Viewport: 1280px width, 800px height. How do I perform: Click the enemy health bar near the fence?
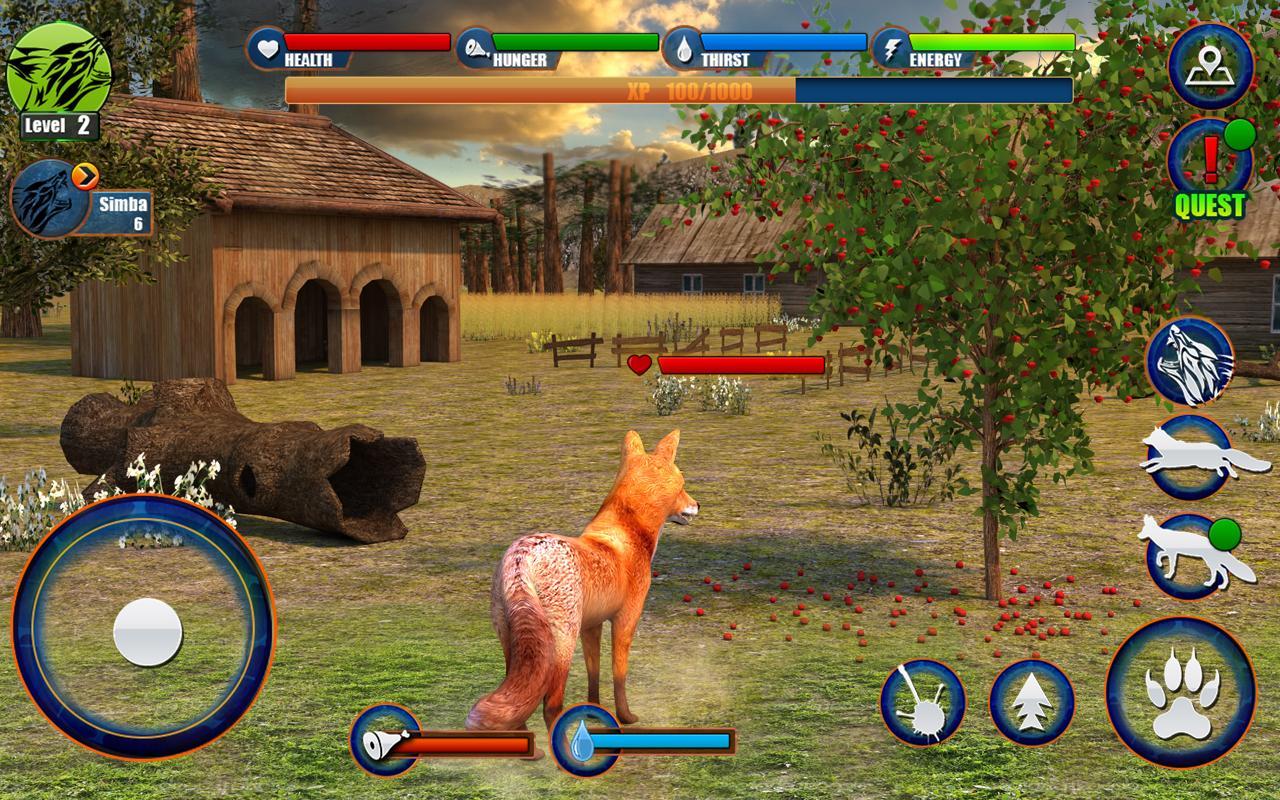(740, 366)
